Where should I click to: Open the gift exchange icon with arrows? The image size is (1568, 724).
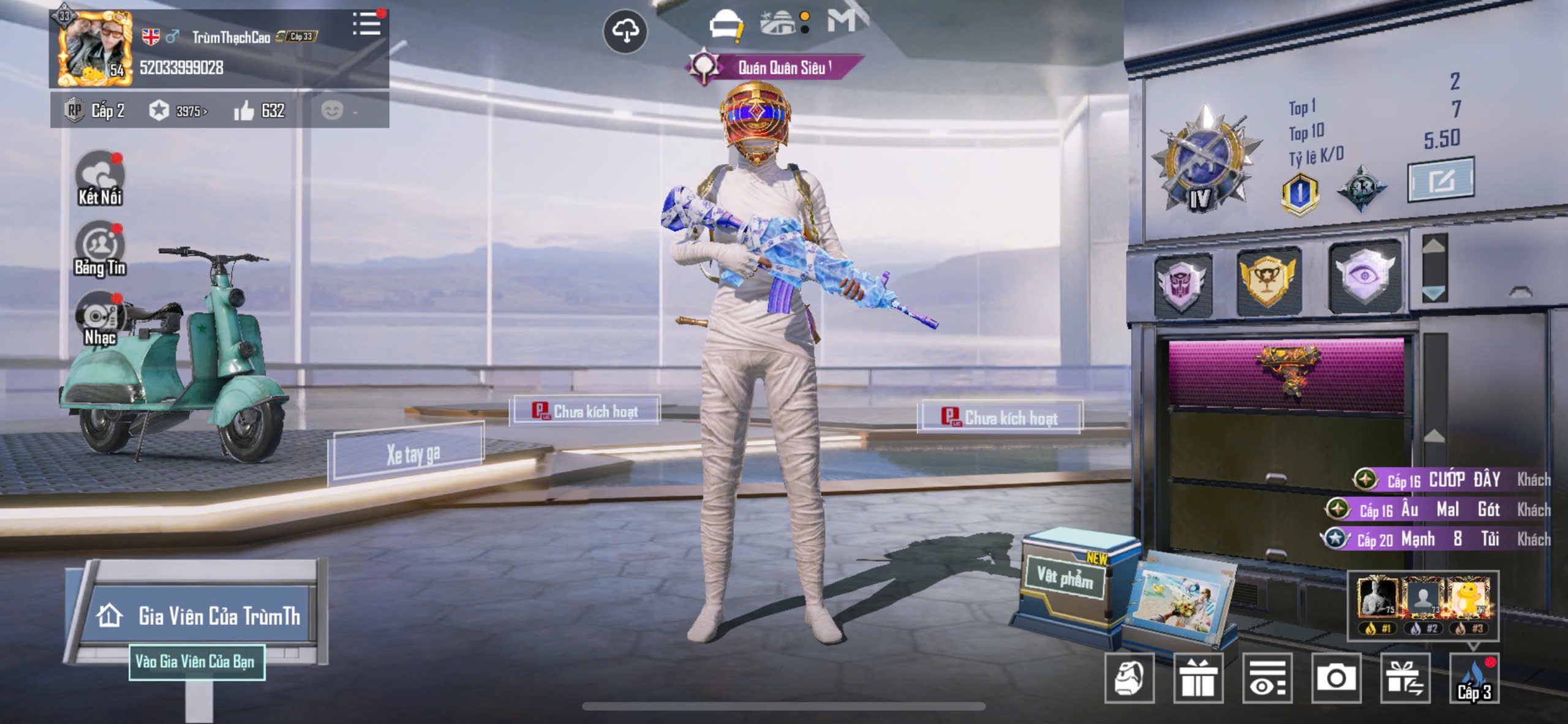1405,677
